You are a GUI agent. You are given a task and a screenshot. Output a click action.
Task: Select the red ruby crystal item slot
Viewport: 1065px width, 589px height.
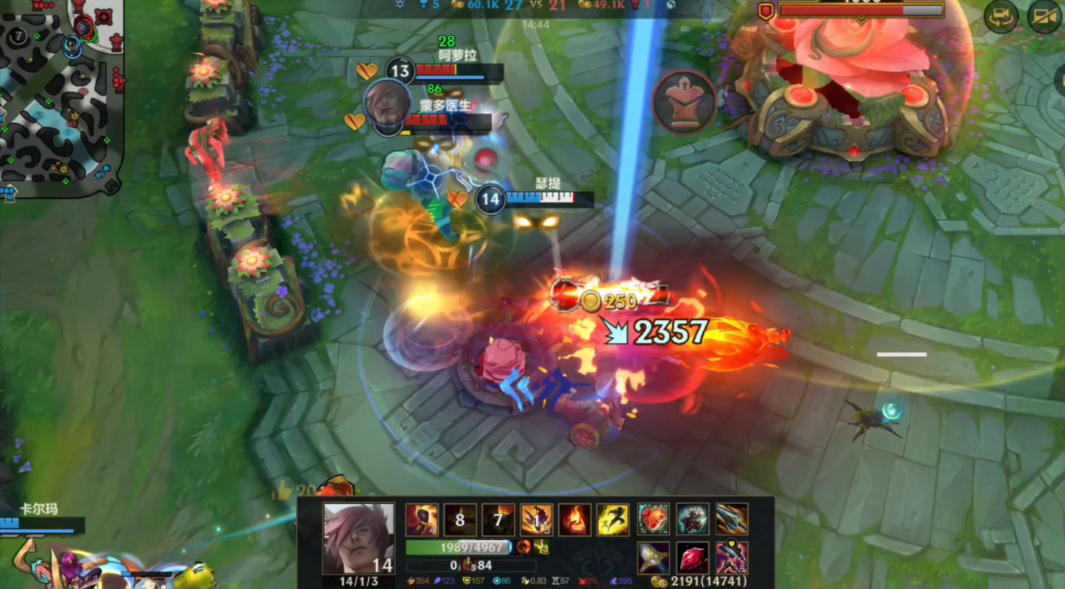[x=692, y=557]
